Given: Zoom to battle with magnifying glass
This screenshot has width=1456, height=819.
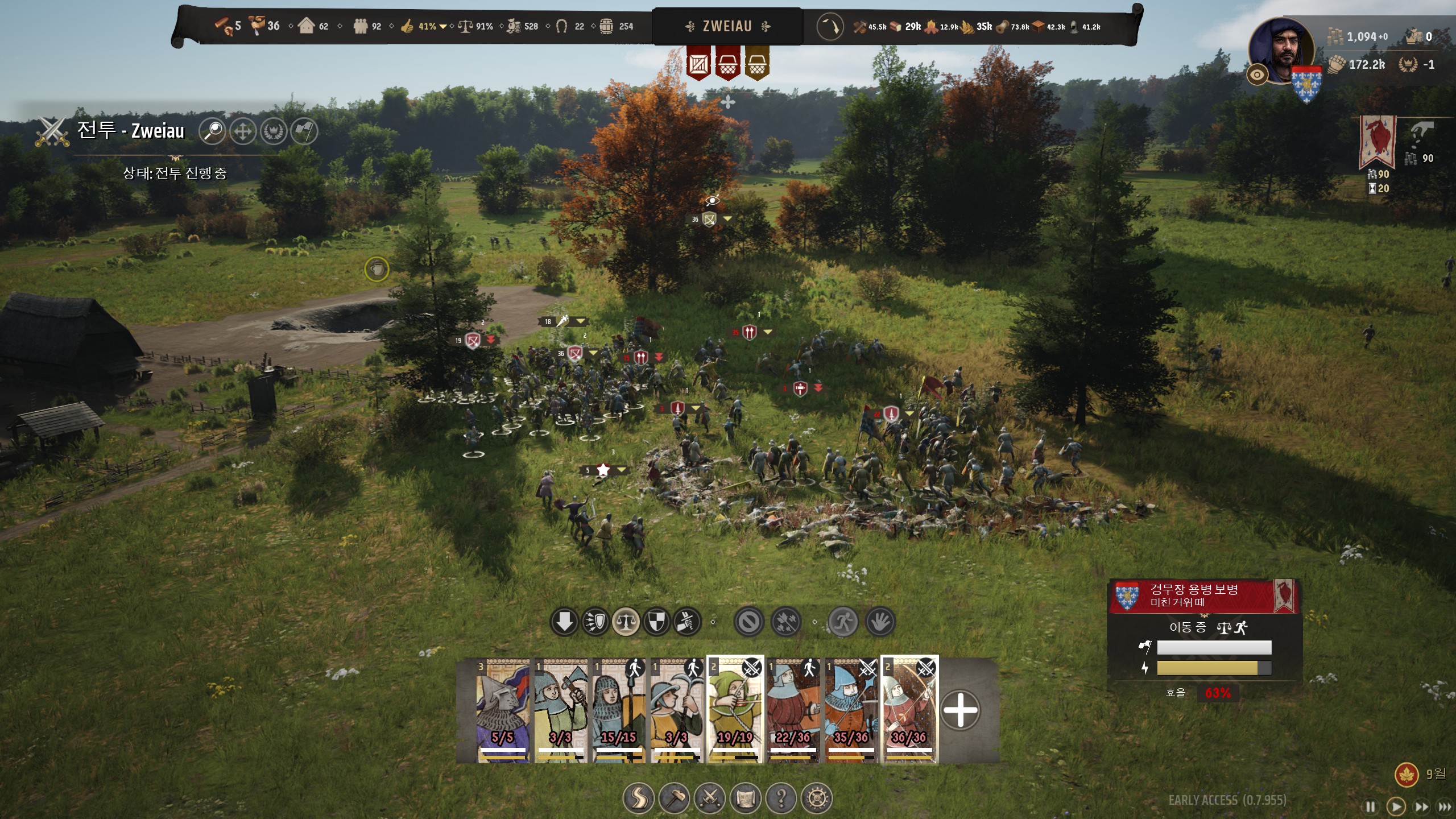Looking at the screenshot, I should pyautogui.click(x=213, y=131).
